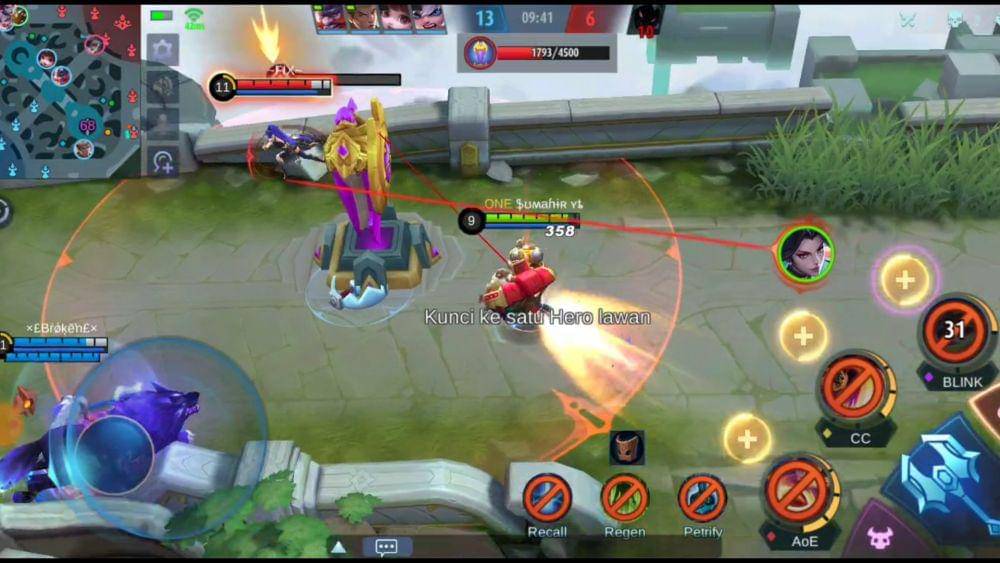This screenshot has width=1000, height=563.
Task: Select the bull-head minion attack button
Action: coord(879,538)
